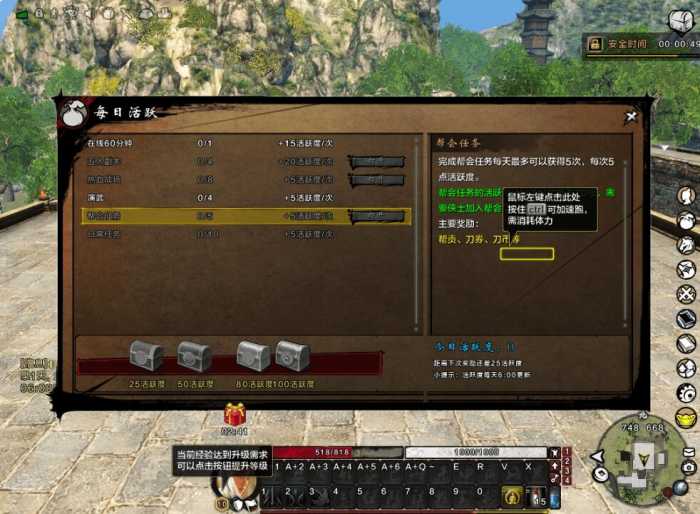This screenshot has height=514, width=700.
Task: Click the go-to button on the 帮会任务 row
Action: click(376, 215)
